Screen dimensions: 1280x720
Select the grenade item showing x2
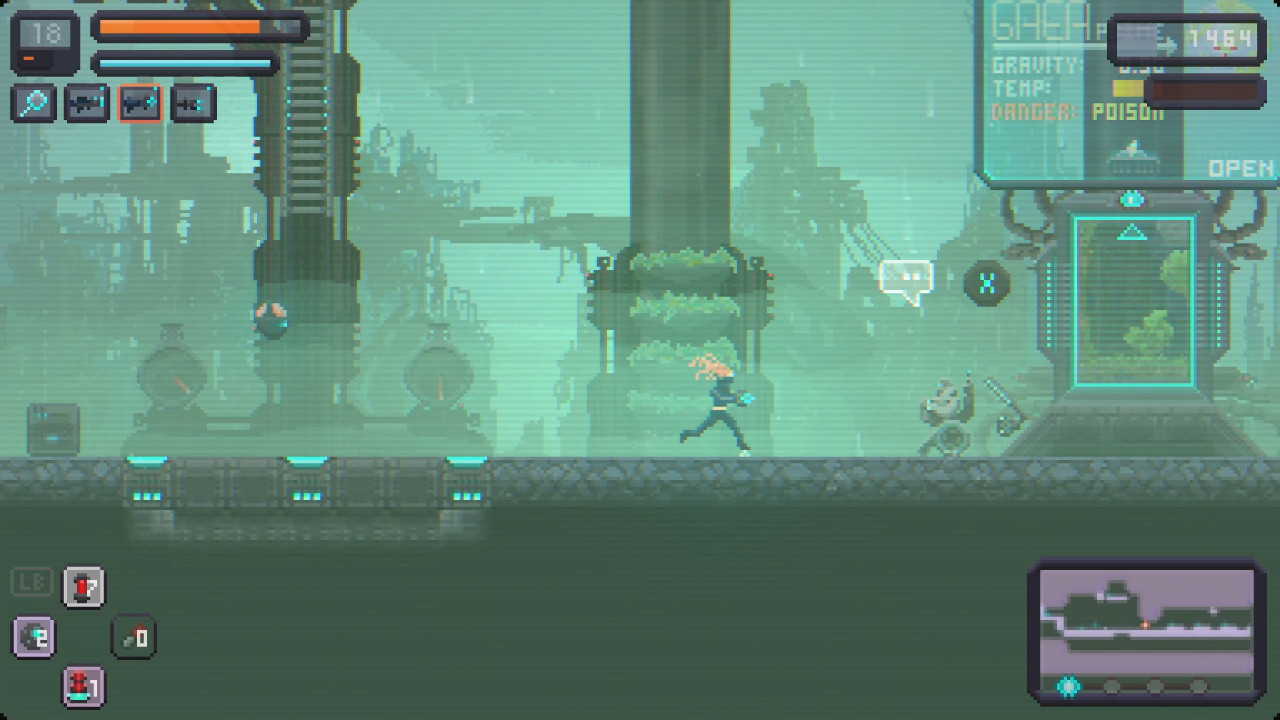[33, 637]
